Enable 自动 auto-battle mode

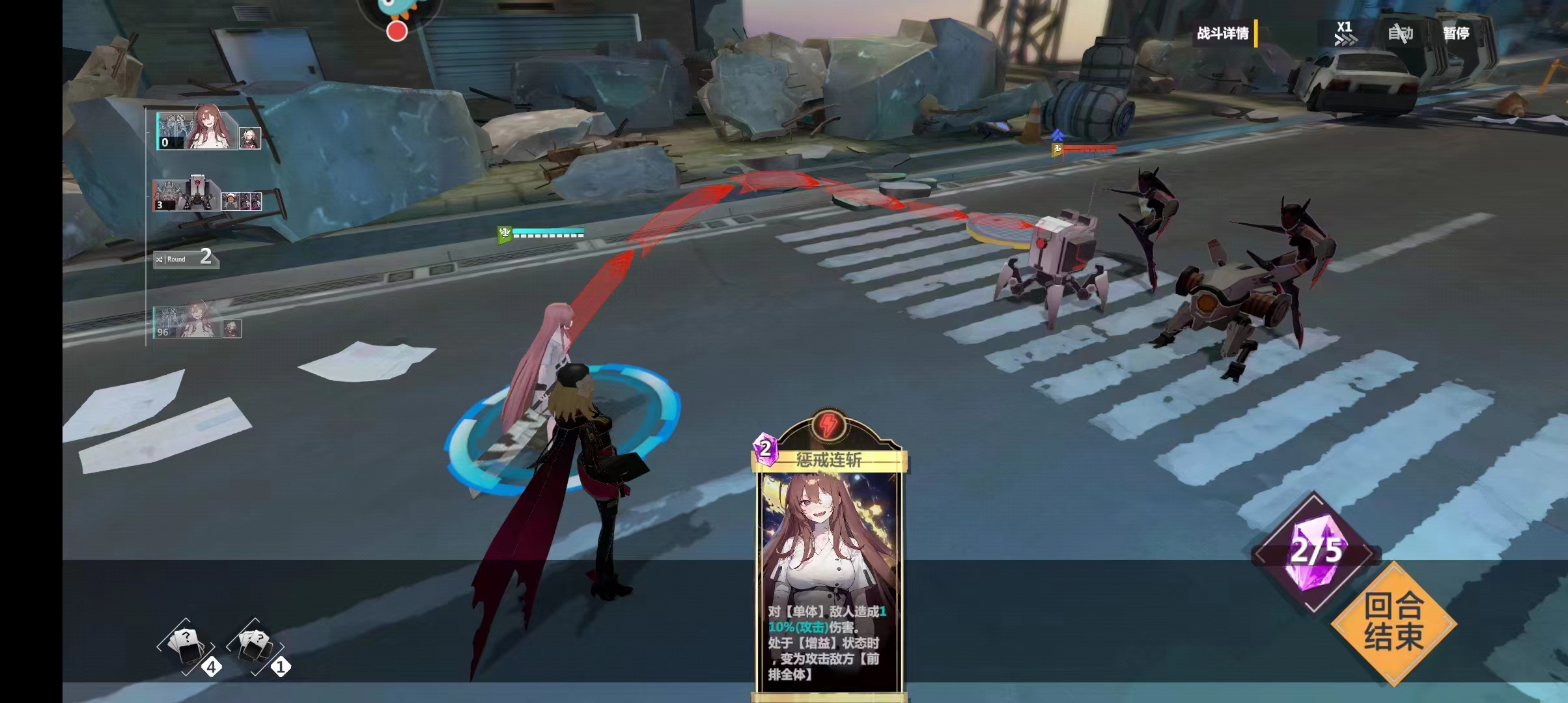point(1400,33)
